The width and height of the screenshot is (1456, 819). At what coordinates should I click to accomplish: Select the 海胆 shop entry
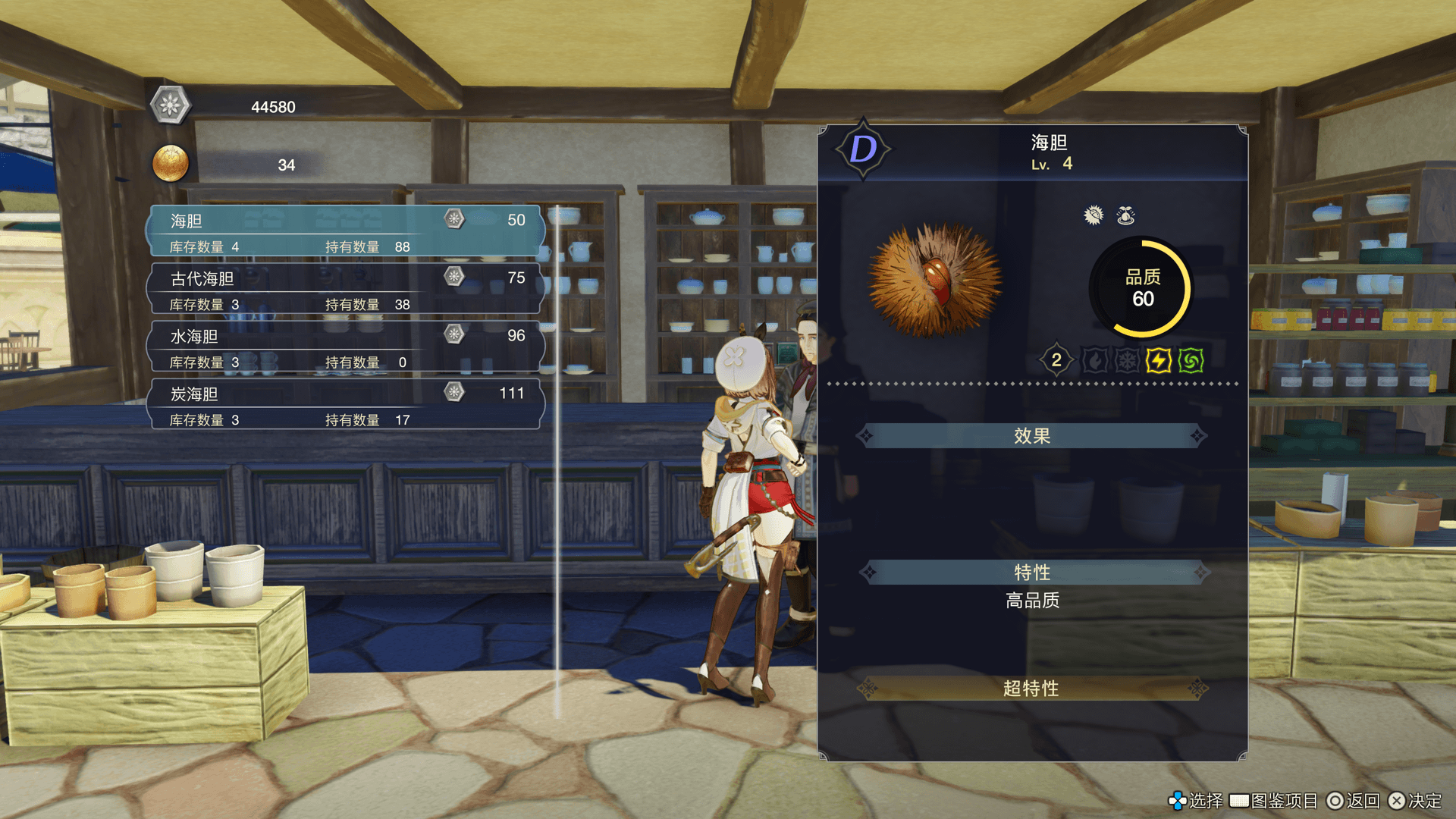click(346, 231)
